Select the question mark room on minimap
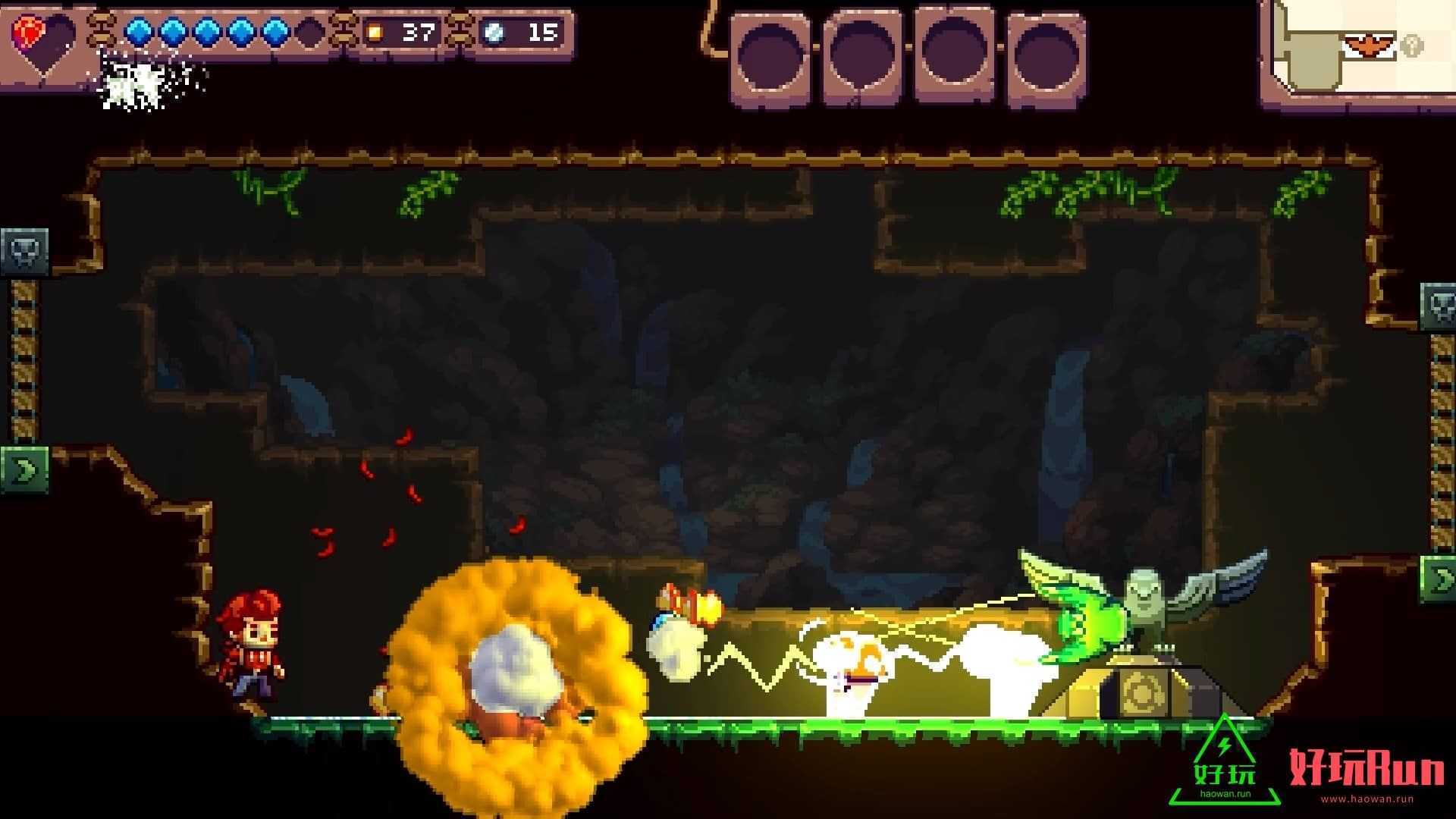This screenshot has width=1456, height=819. click(1411, 45)
